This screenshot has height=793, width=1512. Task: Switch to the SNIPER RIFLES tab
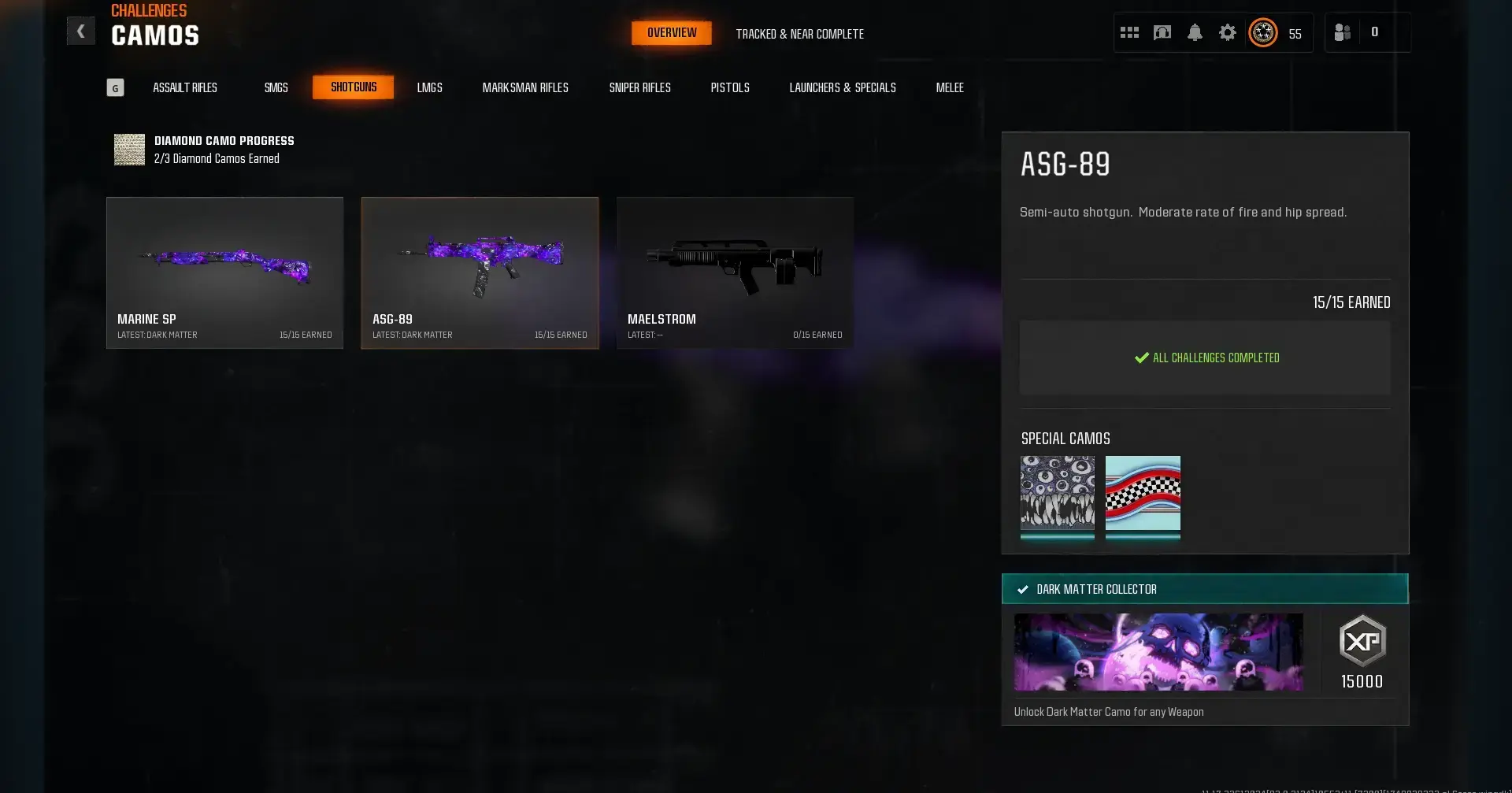(640, 87)
